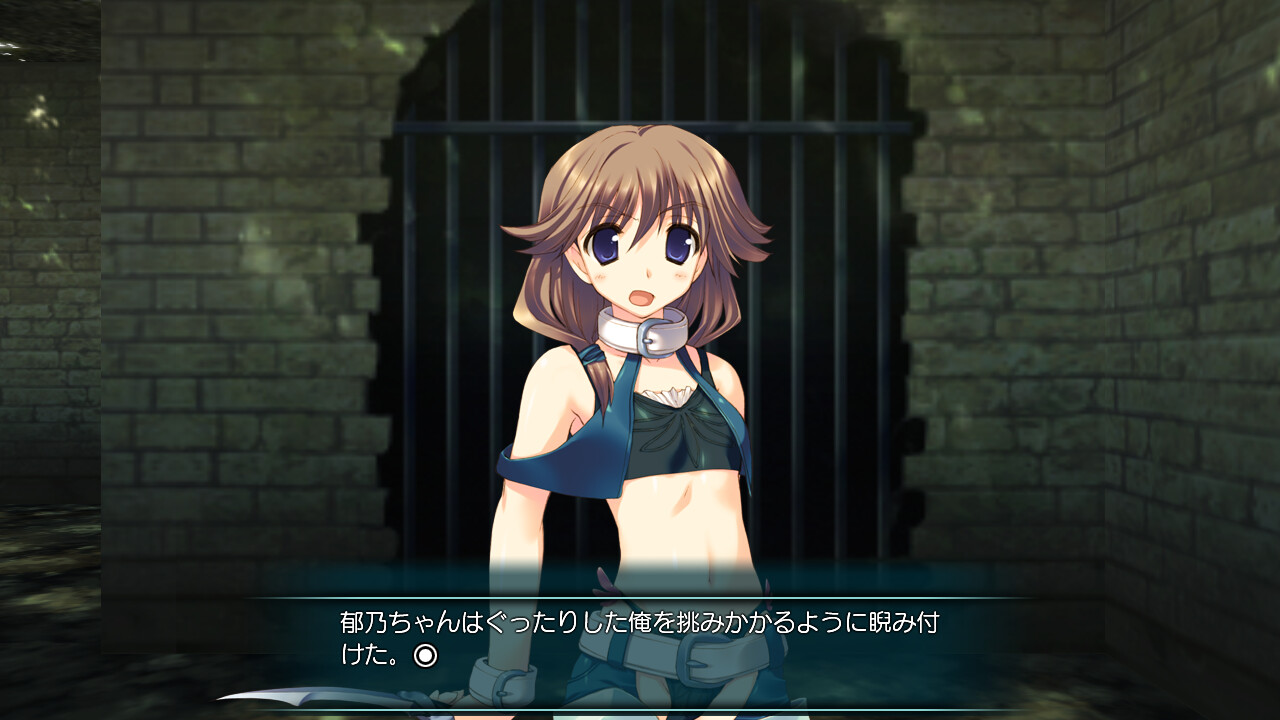This screenshot has width=1280, height=720.
Task: Click the text 郁乃ちゃん in the dialogue
Action: [x=380, y=620]
